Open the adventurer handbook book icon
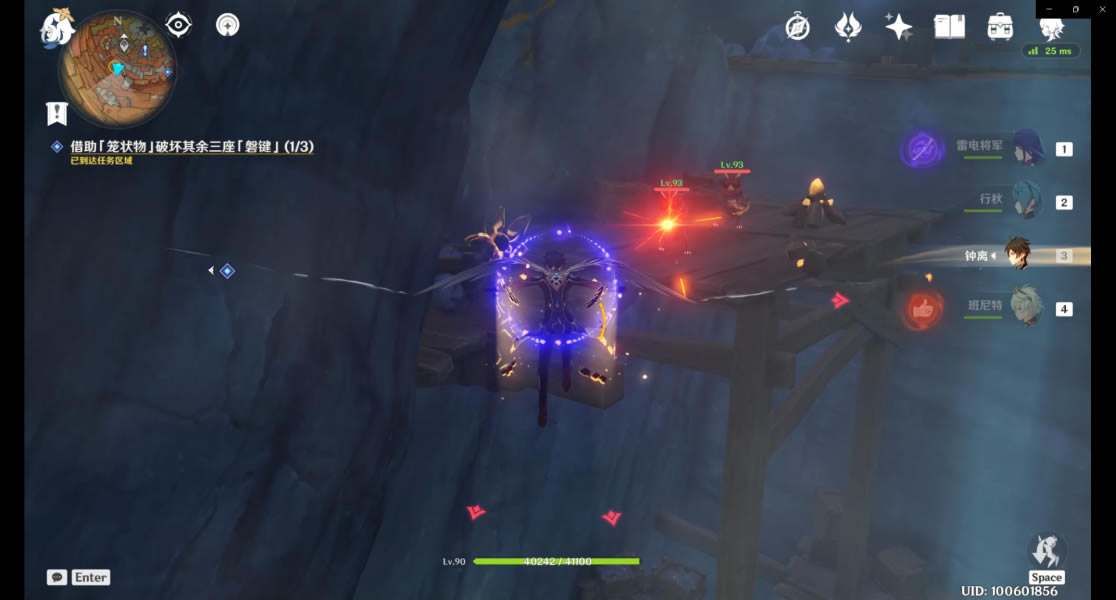 [949, 27]
